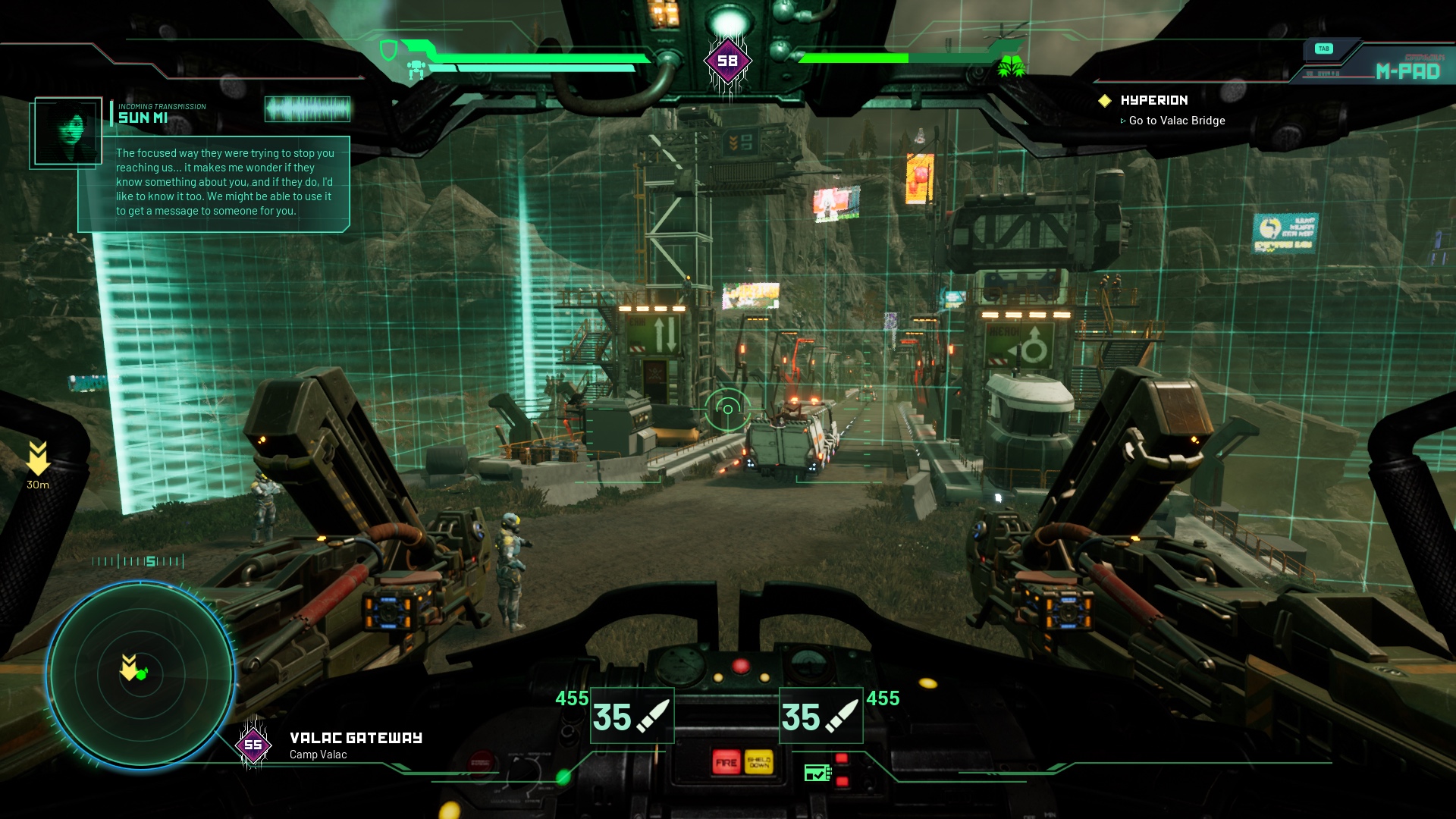Select the Valac Gateway 55 marker badge
The width and height of the screenshot is (1456, 819).
[253, 745]
